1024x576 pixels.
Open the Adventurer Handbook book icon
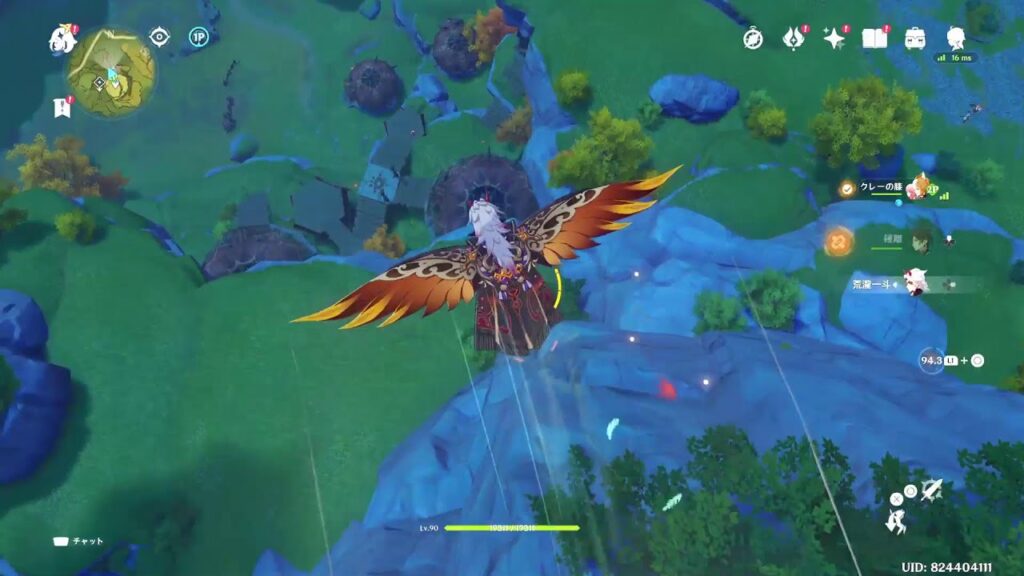click(x=874, y=39)
